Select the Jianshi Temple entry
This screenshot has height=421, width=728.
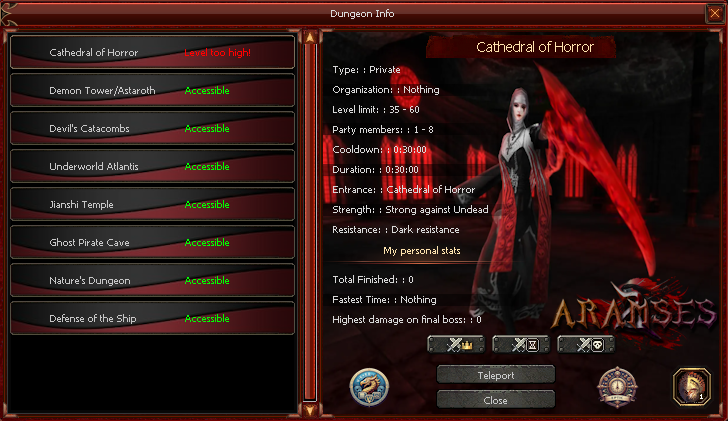[x=152, y=205]
